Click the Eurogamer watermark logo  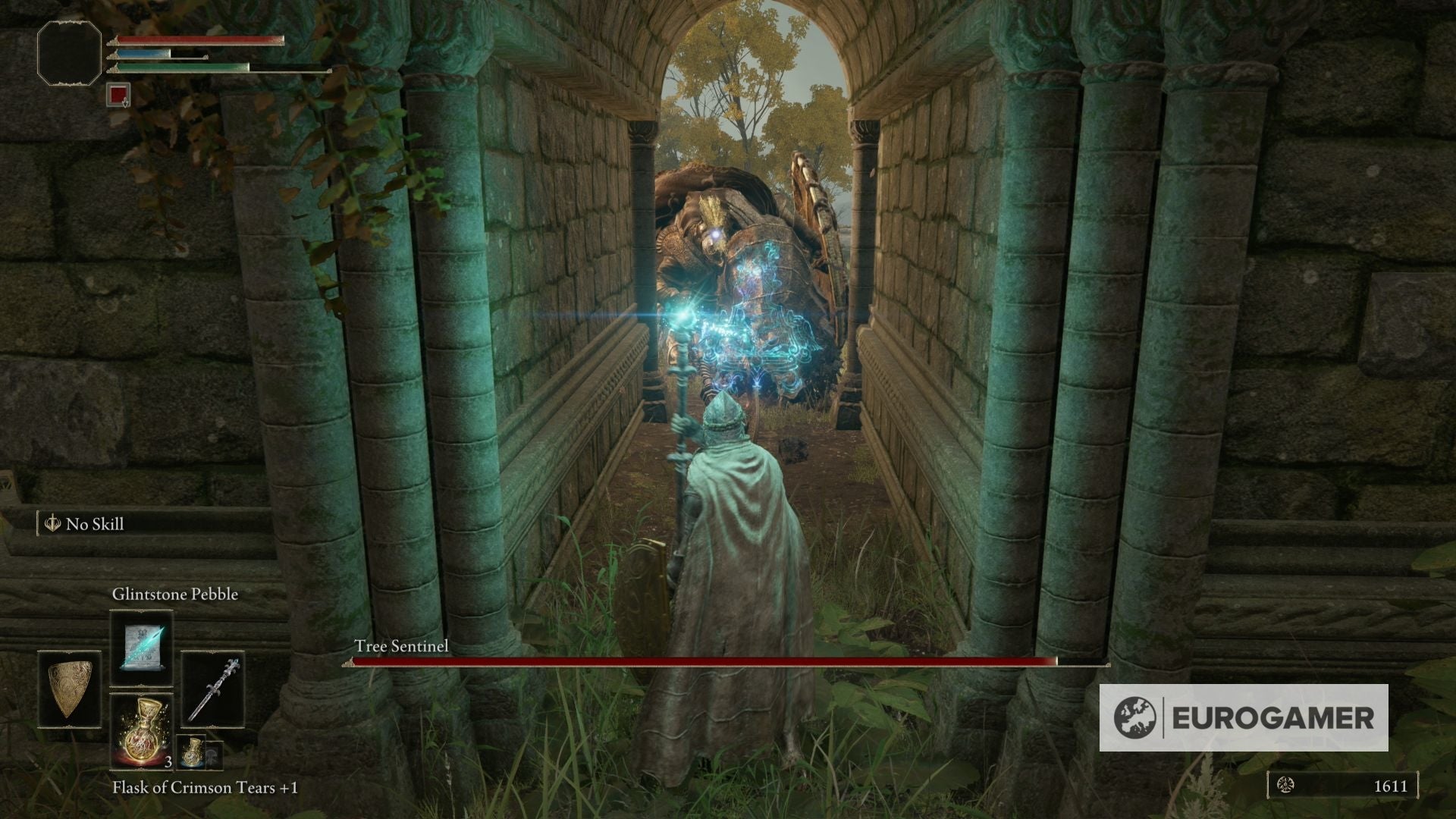pyautogui.click(x=1244, y=717)
